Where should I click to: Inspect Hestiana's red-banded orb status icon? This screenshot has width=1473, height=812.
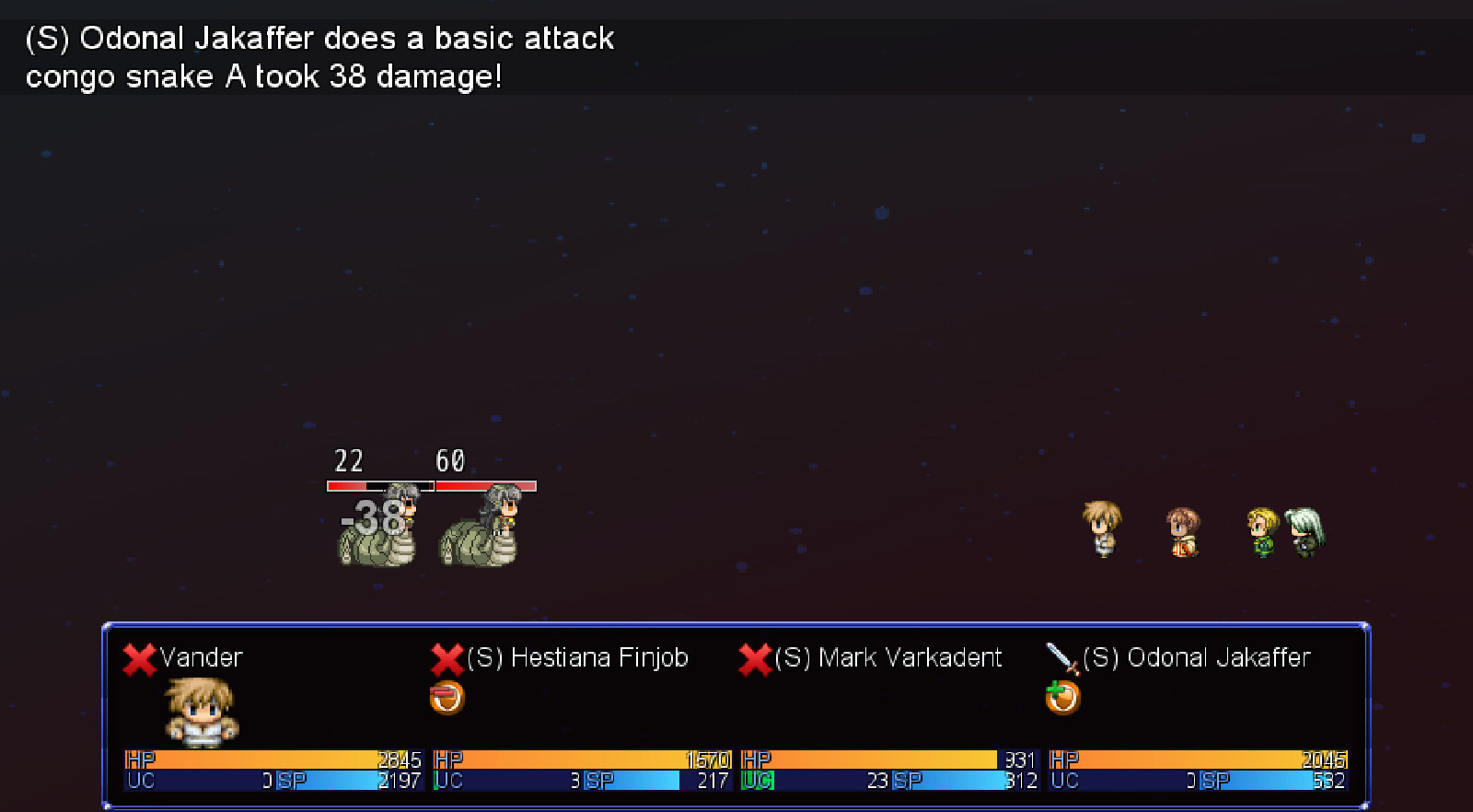pyautogui.click(x=447, y=698)
